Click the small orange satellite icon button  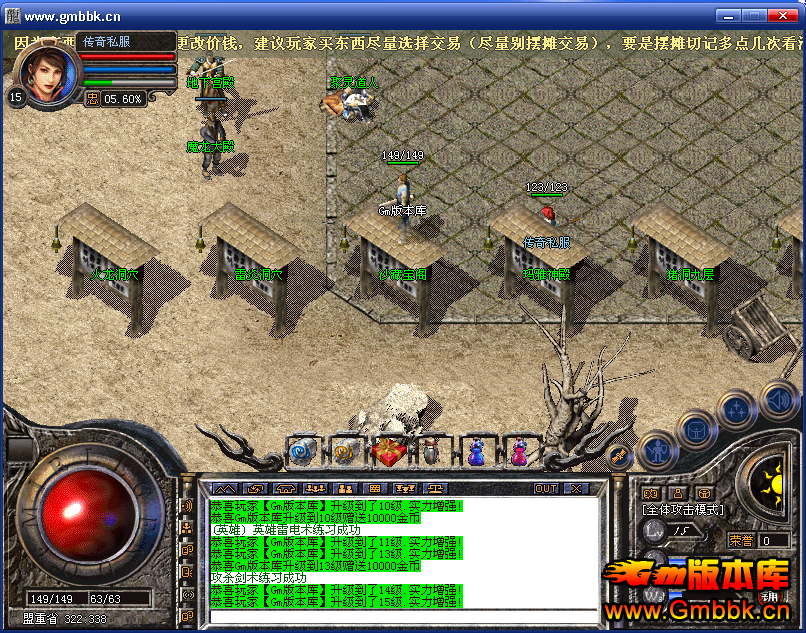click(618, 455)
